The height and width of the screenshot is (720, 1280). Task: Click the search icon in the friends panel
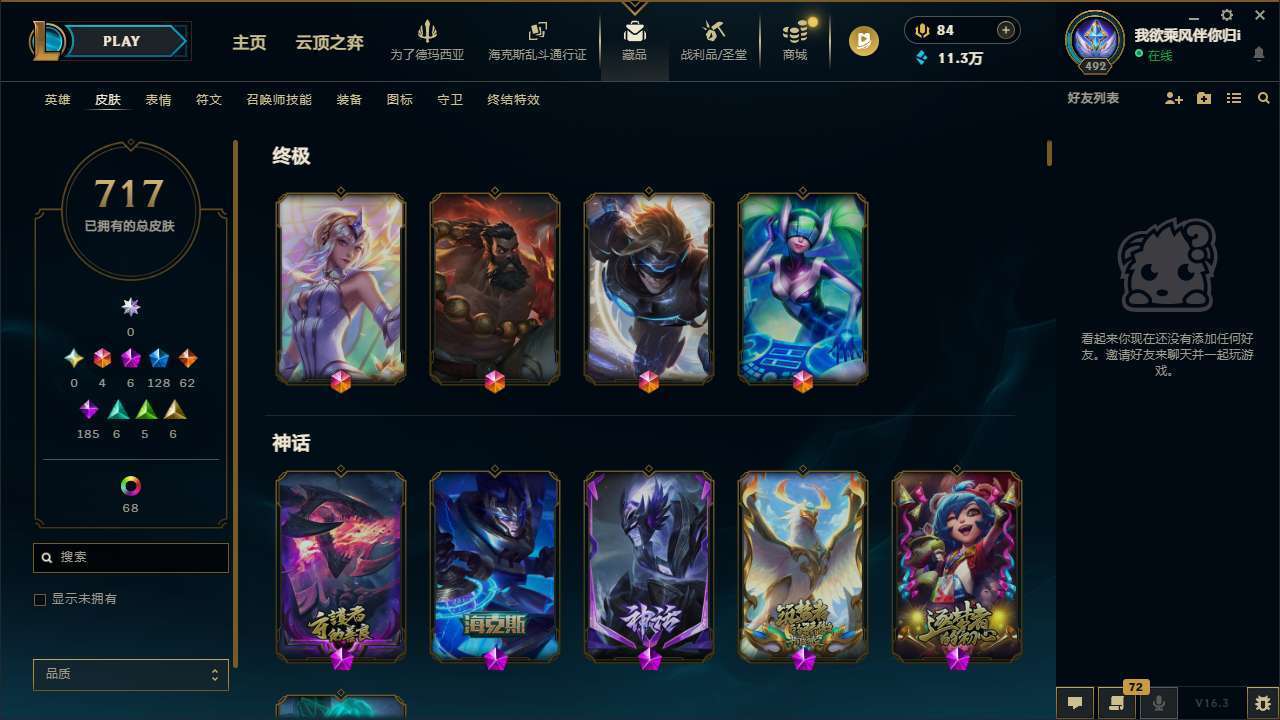coord(1264,98)
